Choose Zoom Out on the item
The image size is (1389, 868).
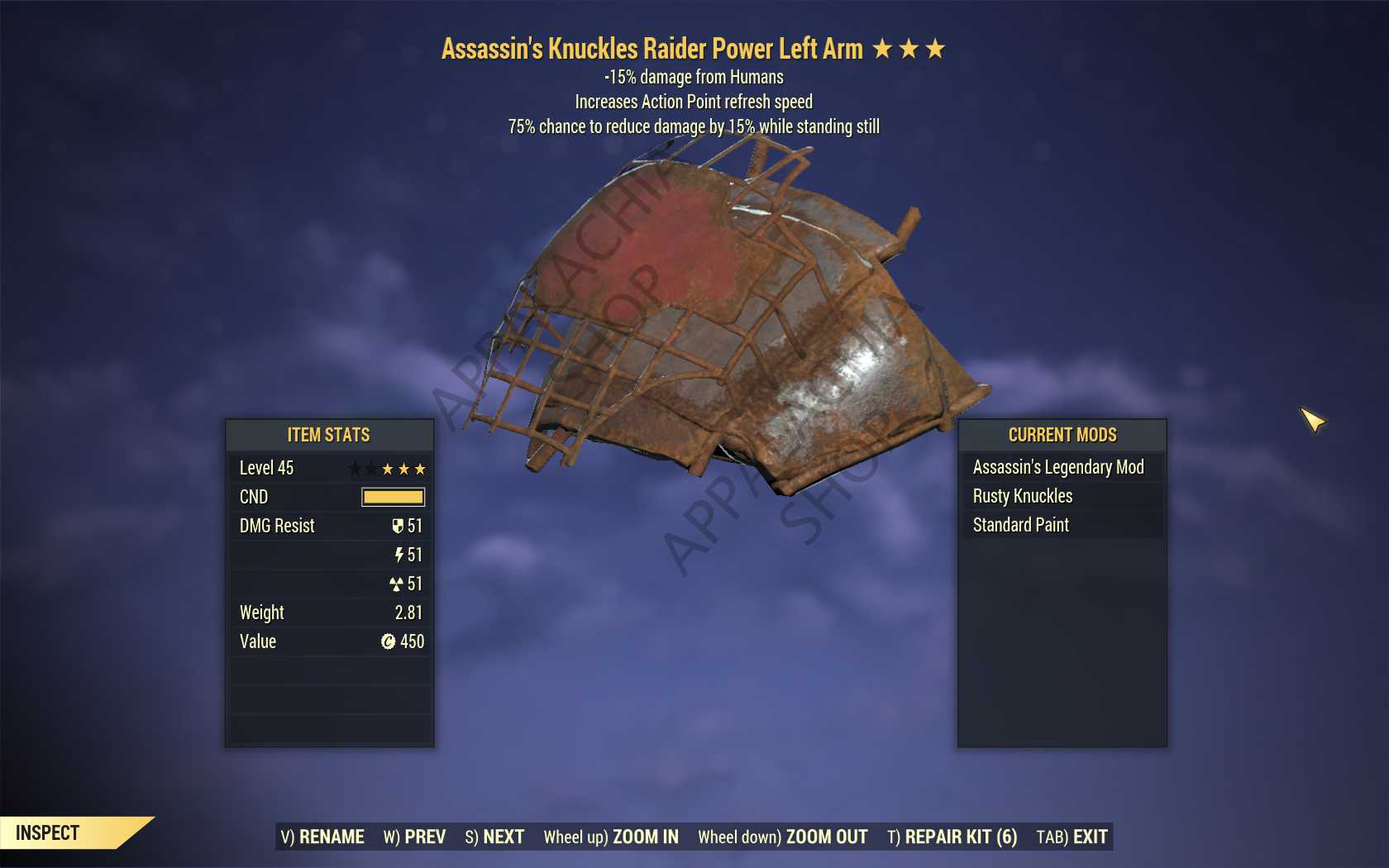pyautogui.click(x=782, y=837)
